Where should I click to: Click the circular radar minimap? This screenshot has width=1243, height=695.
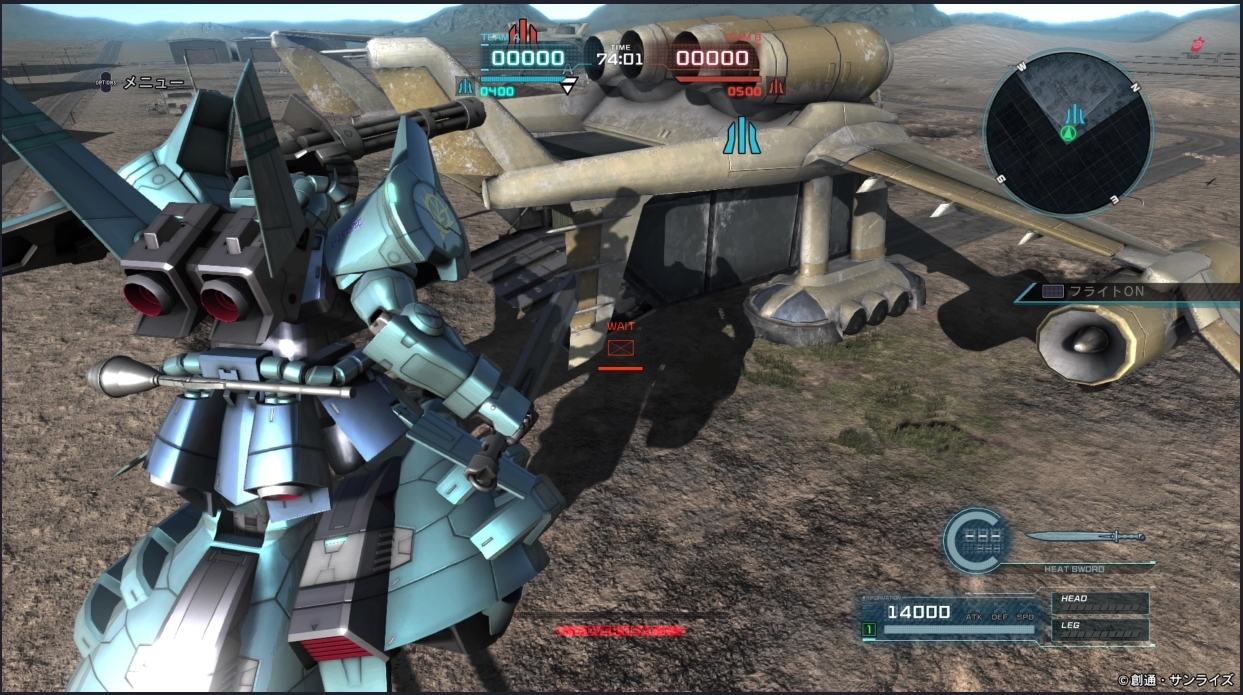[1068, 133]
